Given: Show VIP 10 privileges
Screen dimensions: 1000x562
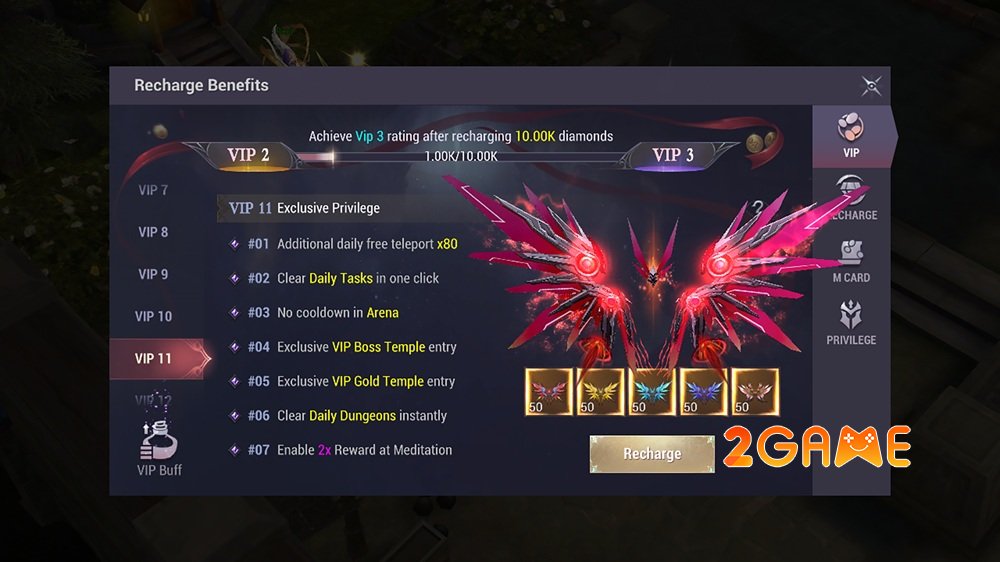Looking at the screenshot, I should click(153, 316).
